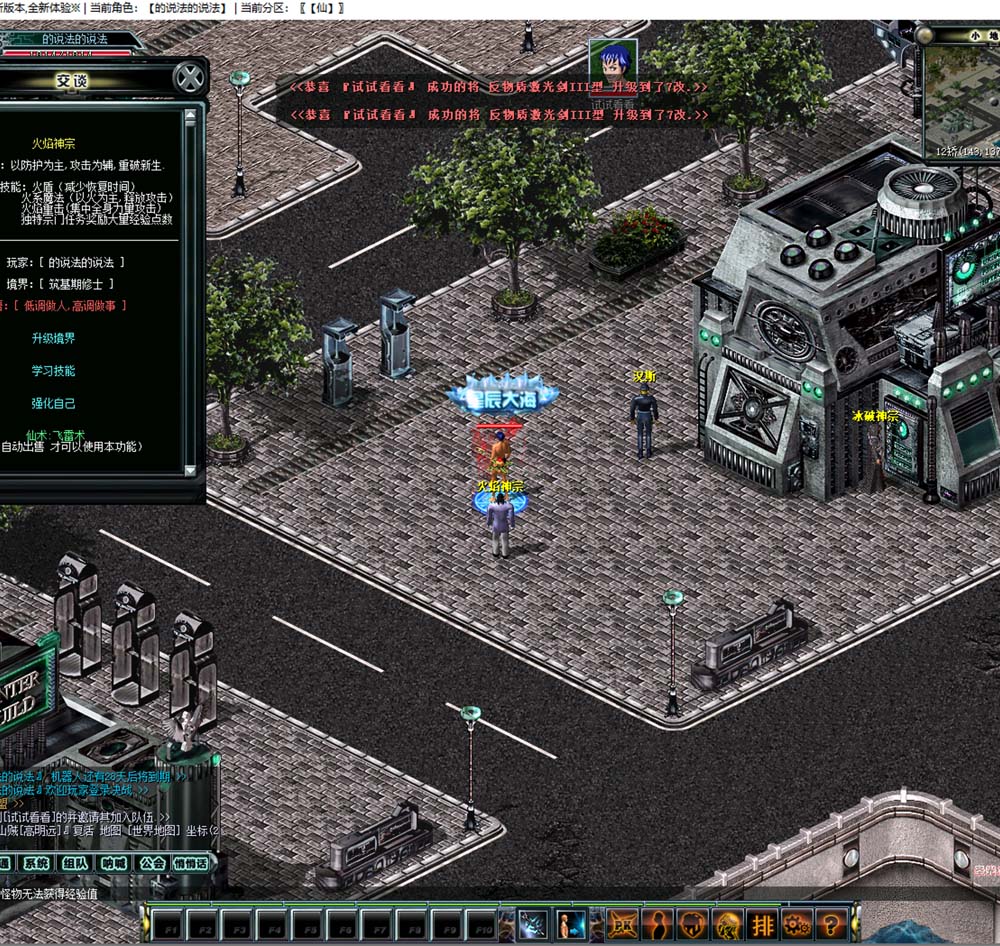Select the blue-haired player portrait
This screenshot has width=1000, height=946.
pos(612,64)
